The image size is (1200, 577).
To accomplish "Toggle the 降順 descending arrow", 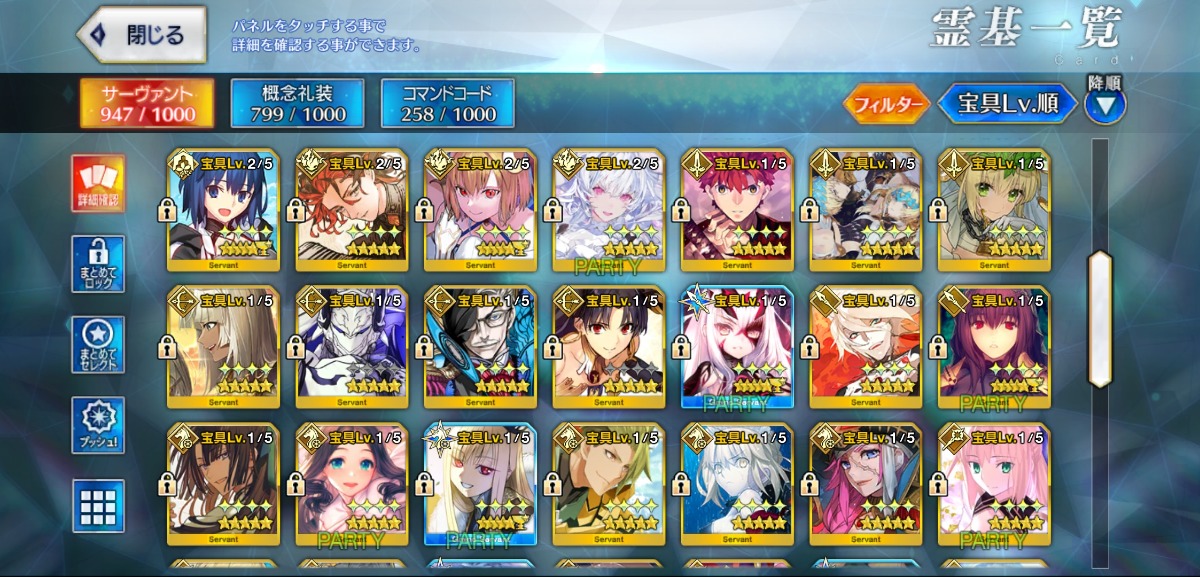I will [x=1105, y=104].
